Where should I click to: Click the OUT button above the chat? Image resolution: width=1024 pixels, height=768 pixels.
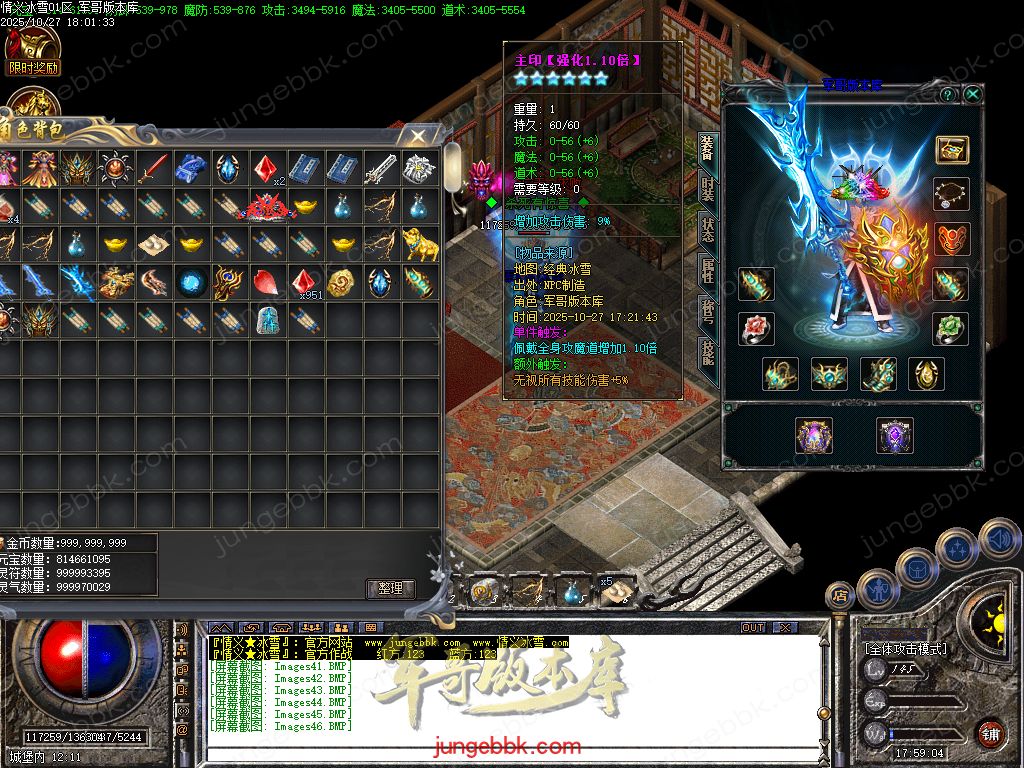click(753, 627)
